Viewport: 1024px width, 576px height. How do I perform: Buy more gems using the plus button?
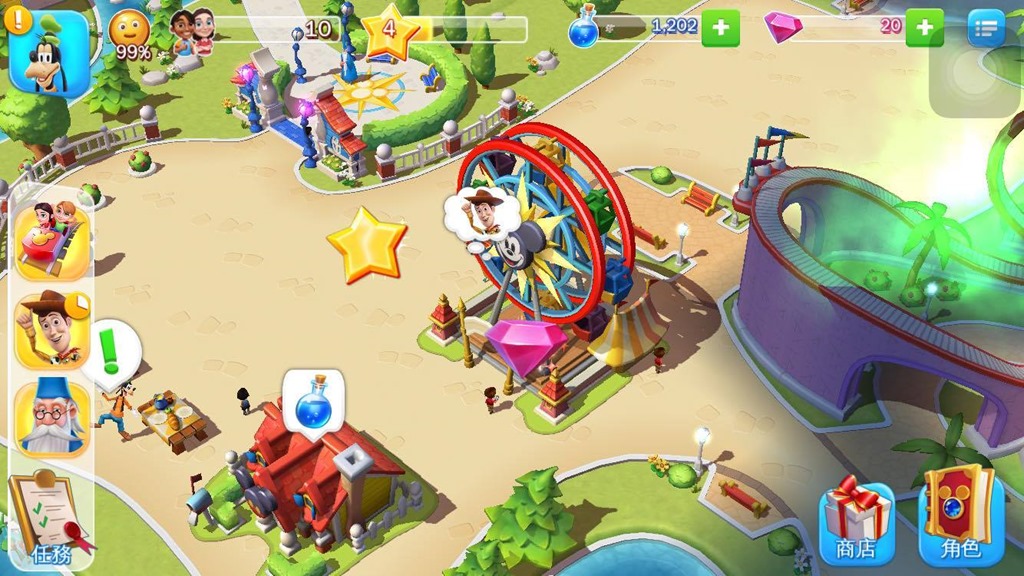[x=924, y=28]
